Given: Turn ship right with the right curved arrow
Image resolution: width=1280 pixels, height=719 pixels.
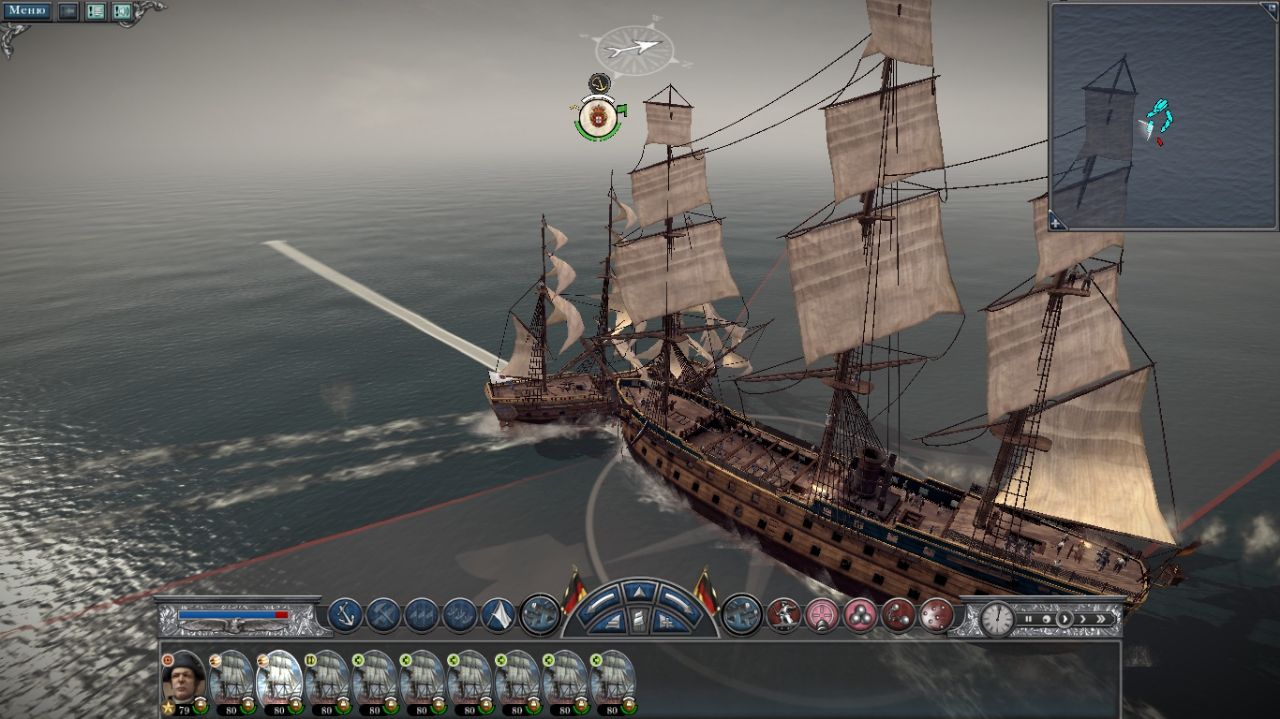Looking at the screenshot, I should tap(679, 602).
